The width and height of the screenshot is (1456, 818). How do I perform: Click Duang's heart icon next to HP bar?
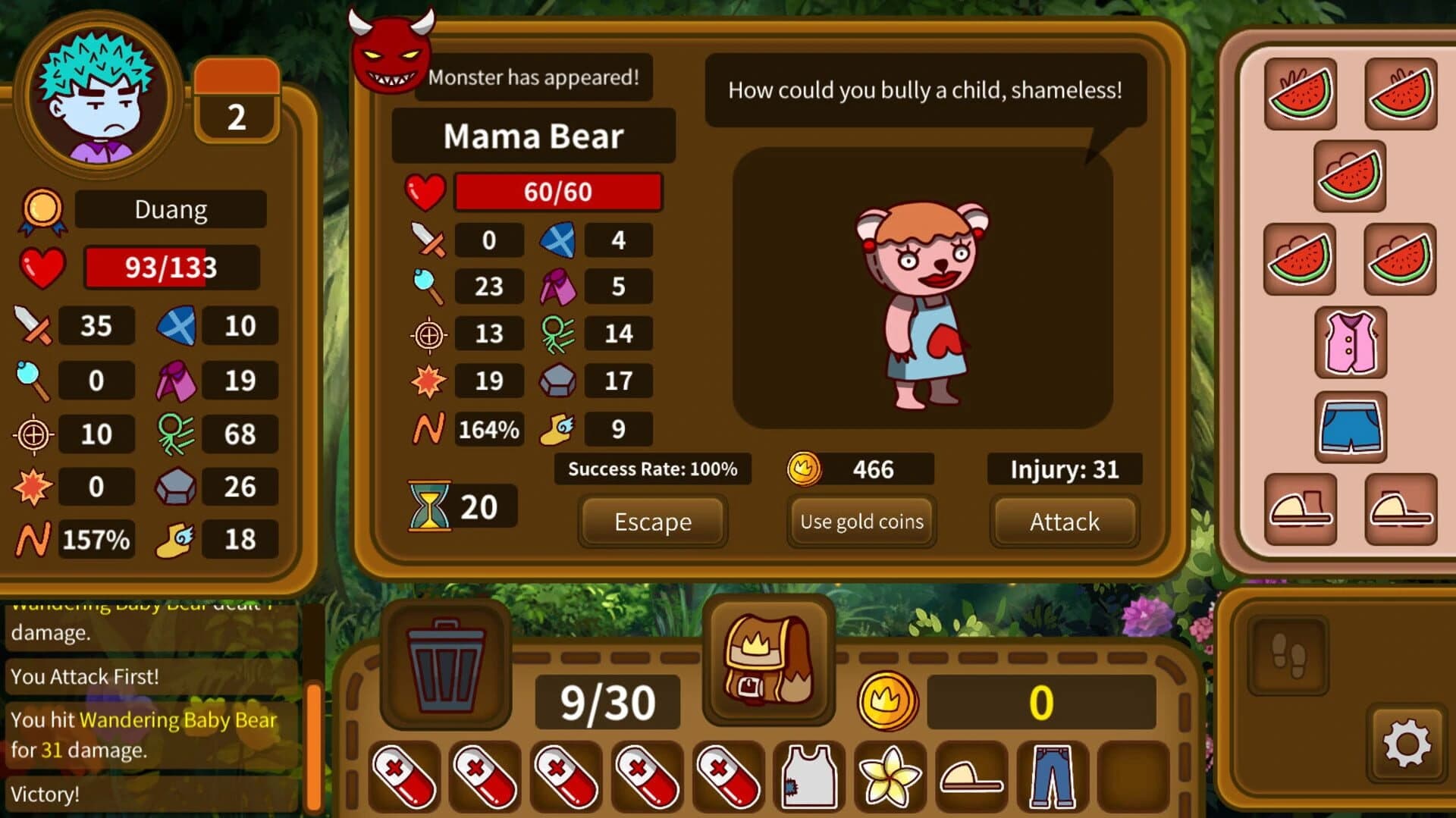pos(42,267)
